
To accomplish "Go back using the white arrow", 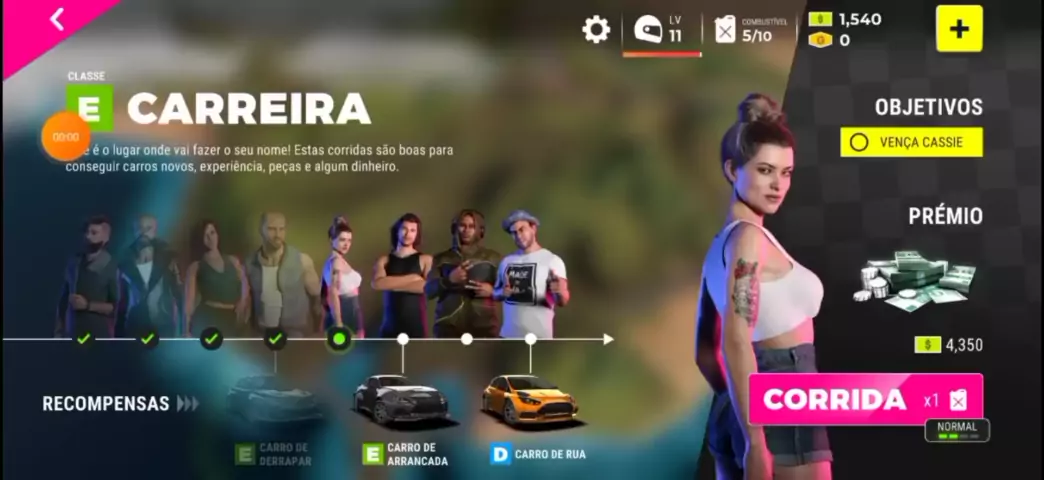I will coord(57,19).
